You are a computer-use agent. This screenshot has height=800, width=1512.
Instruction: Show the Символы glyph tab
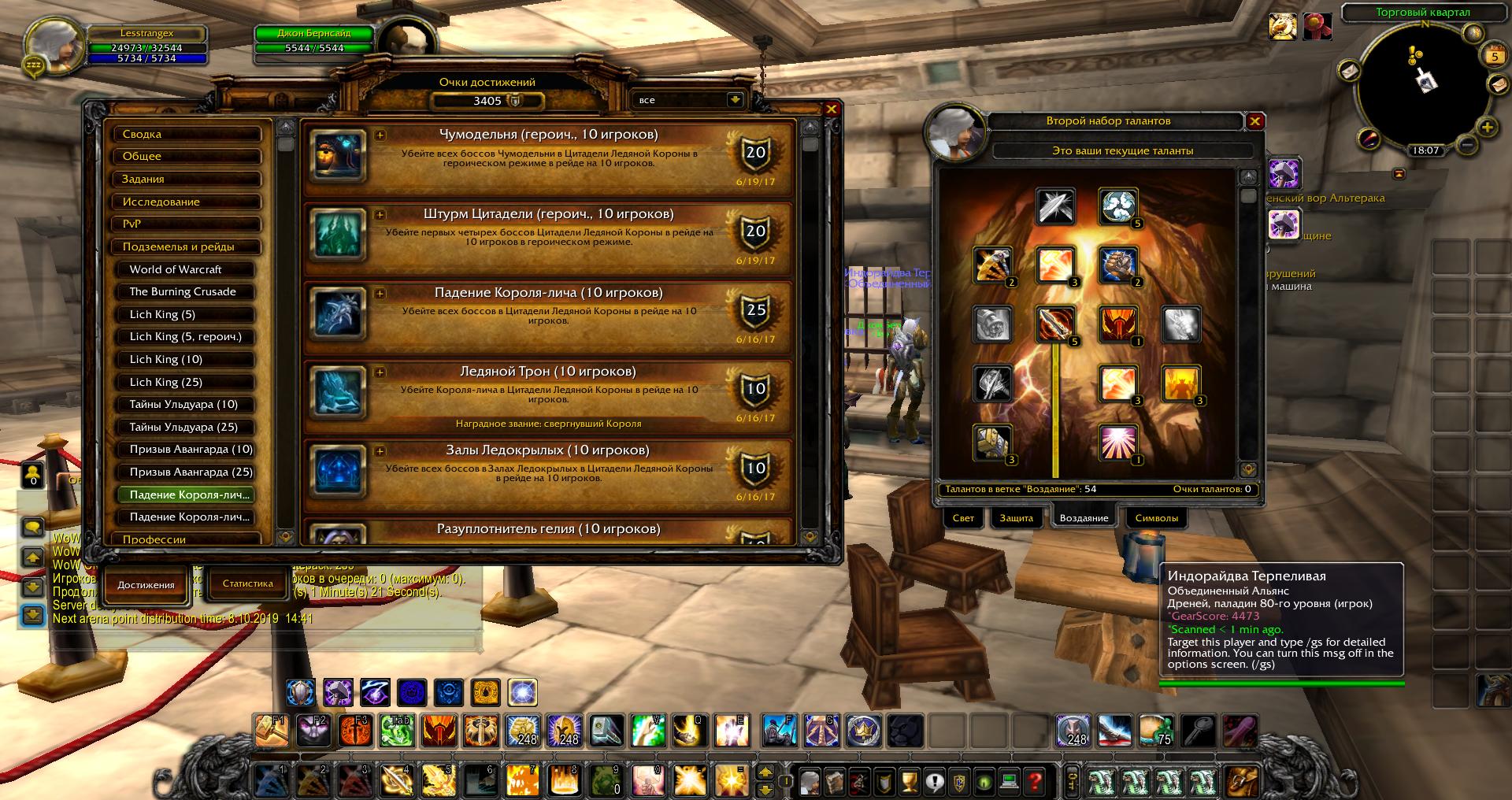tap(1156, 518)
